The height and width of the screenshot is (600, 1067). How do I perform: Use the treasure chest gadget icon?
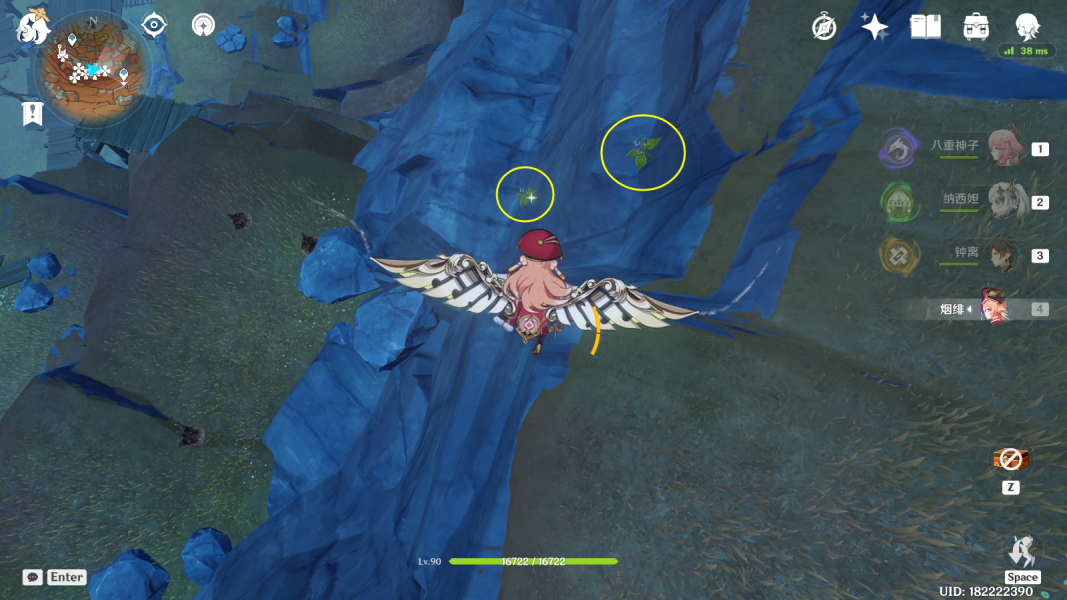pos(1011,460)
